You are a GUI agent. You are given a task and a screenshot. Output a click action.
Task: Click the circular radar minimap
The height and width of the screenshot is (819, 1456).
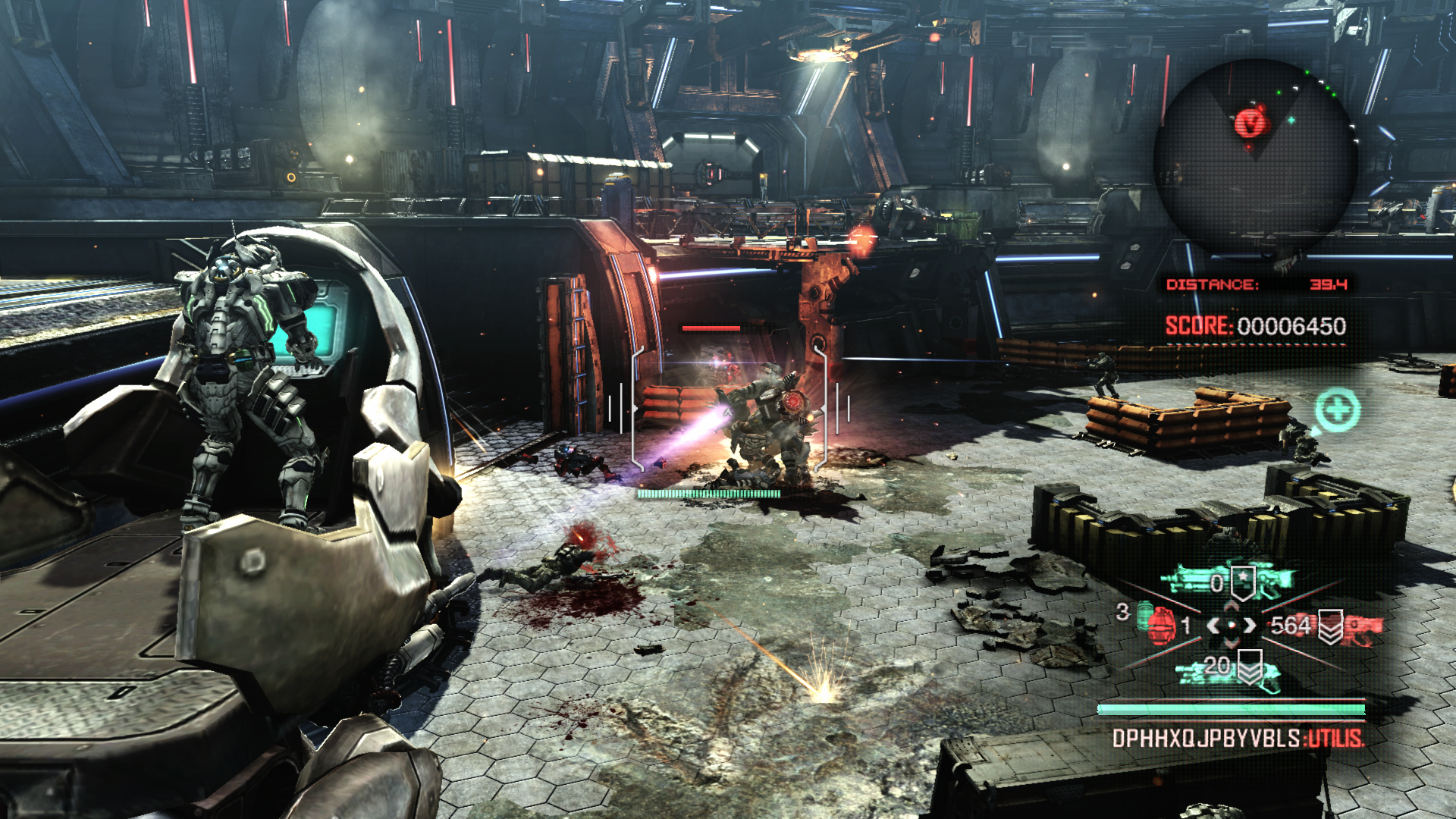click(1254, 161)
